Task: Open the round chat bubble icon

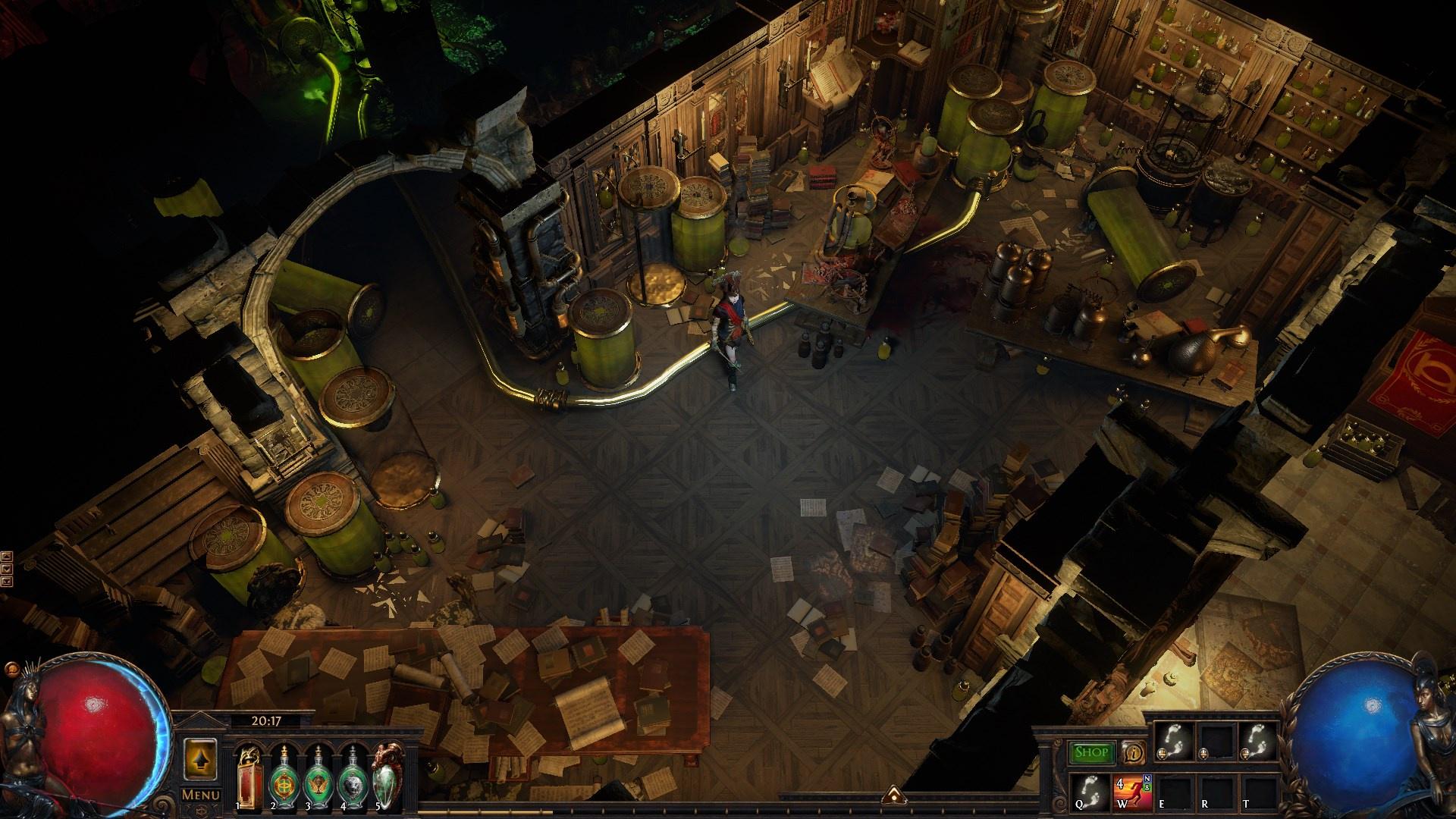Action: point(11,670)
